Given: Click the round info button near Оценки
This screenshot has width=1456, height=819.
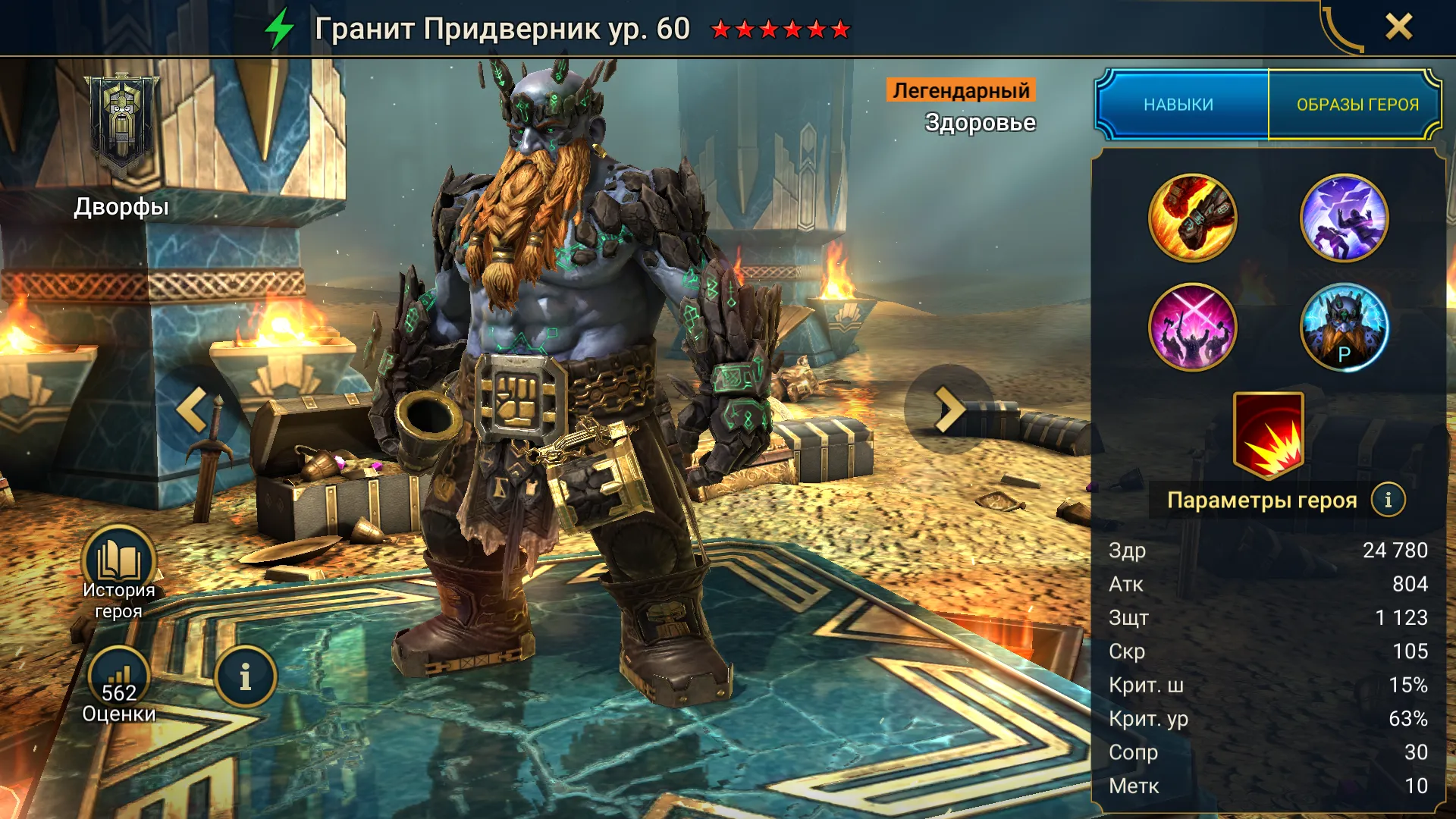Looking at the screenshot, I should click(245, 677).
